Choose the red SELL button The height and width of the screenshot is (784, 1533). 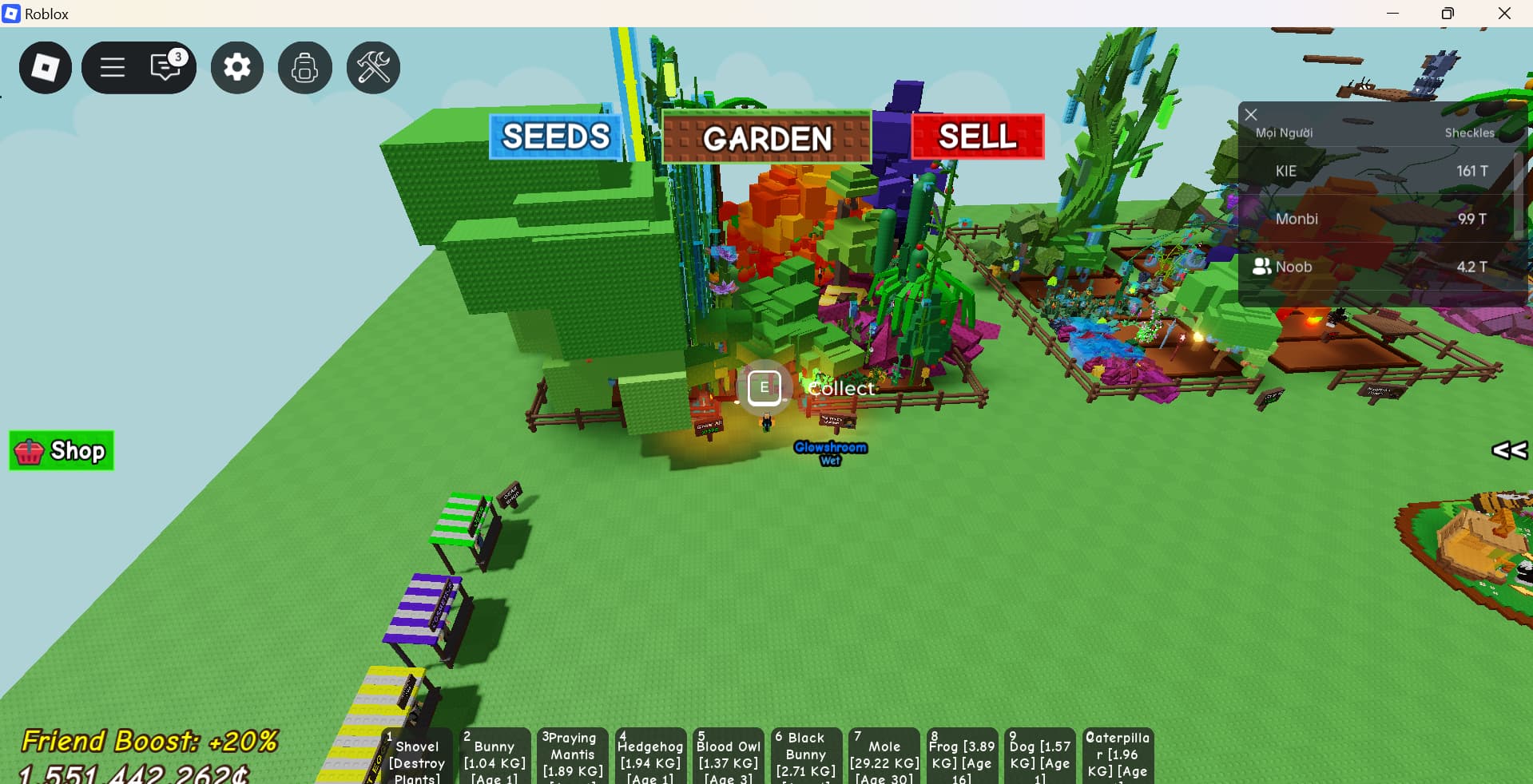click(x=977, y=137)
